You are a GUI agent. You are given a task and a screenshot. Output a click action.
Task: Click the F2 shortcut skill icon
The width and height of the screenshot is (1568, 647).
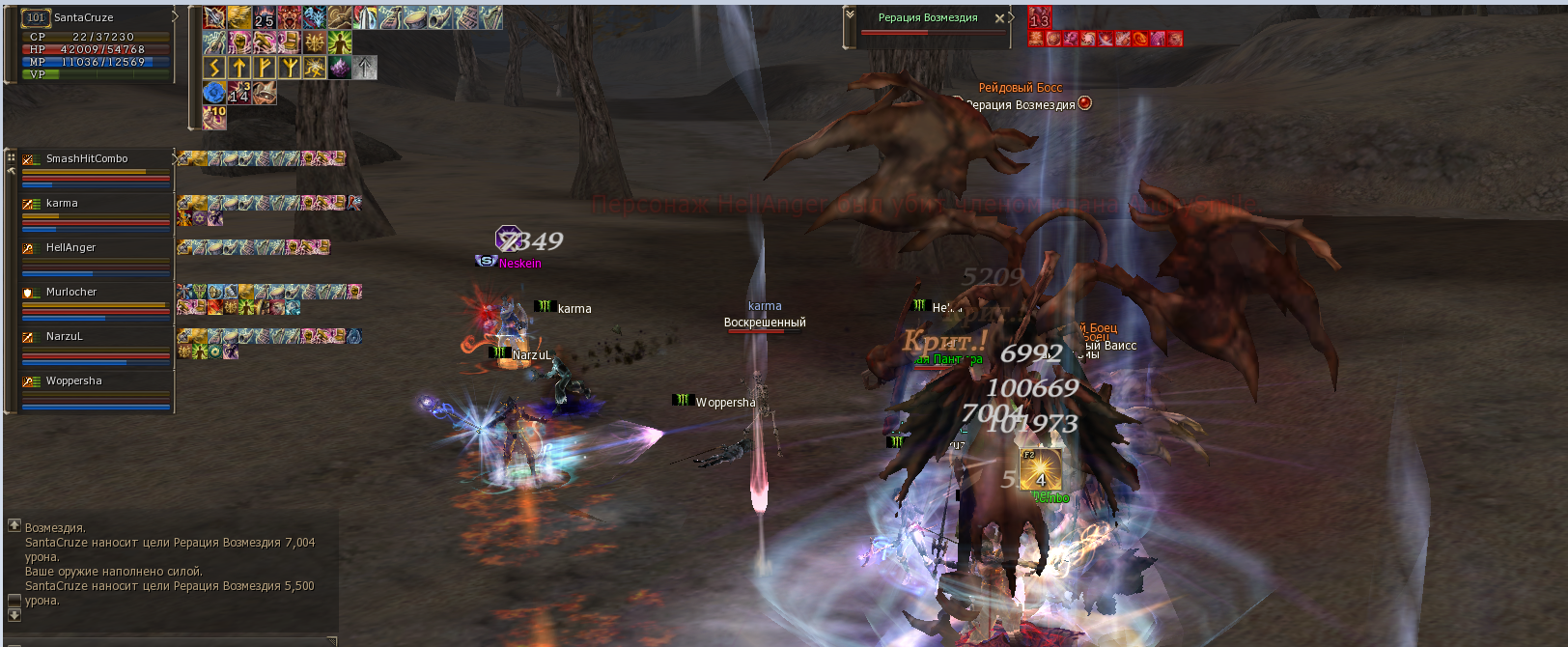point(1040,469)
